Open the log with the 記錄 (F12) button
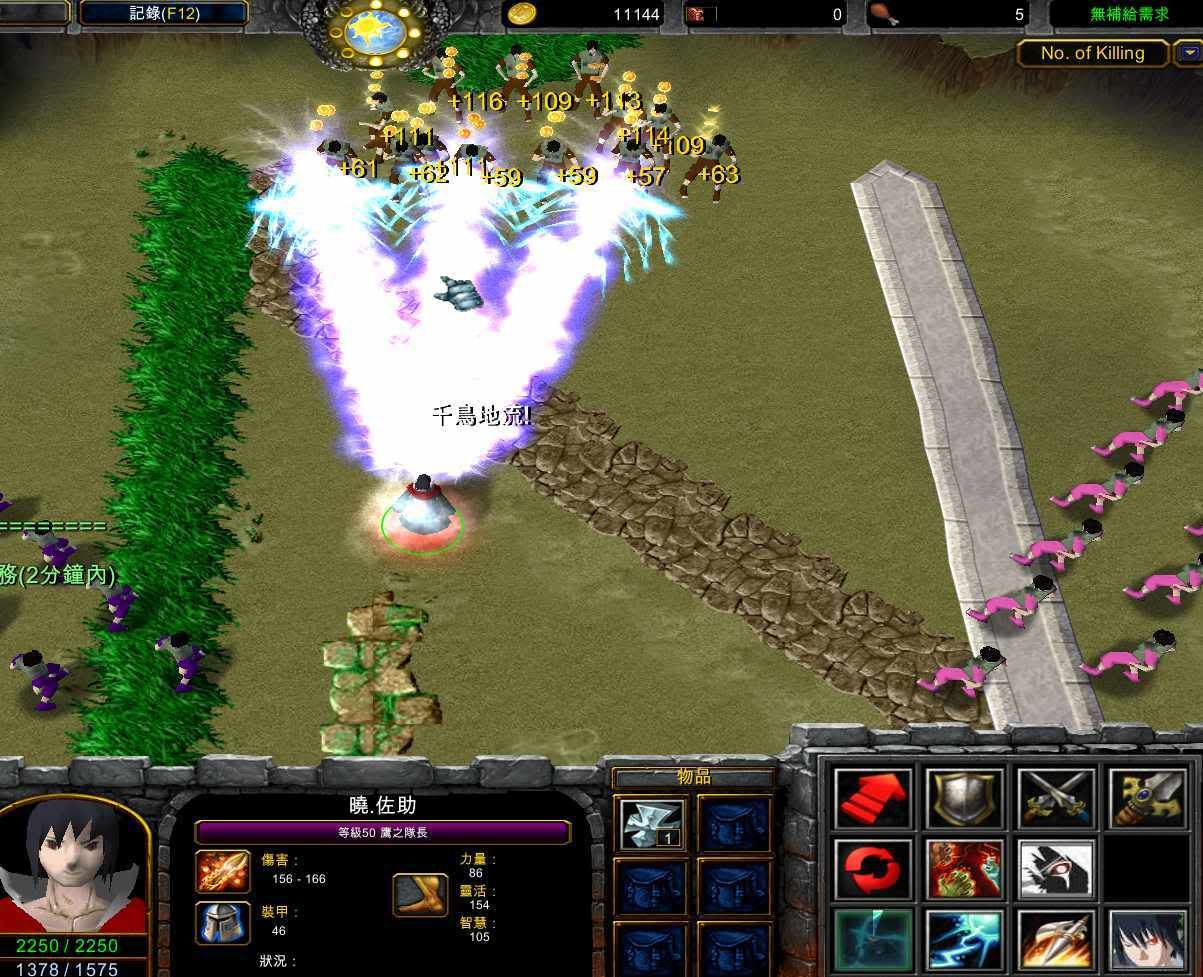Screen dimensions: 1203x977 (x=163, y=14)
